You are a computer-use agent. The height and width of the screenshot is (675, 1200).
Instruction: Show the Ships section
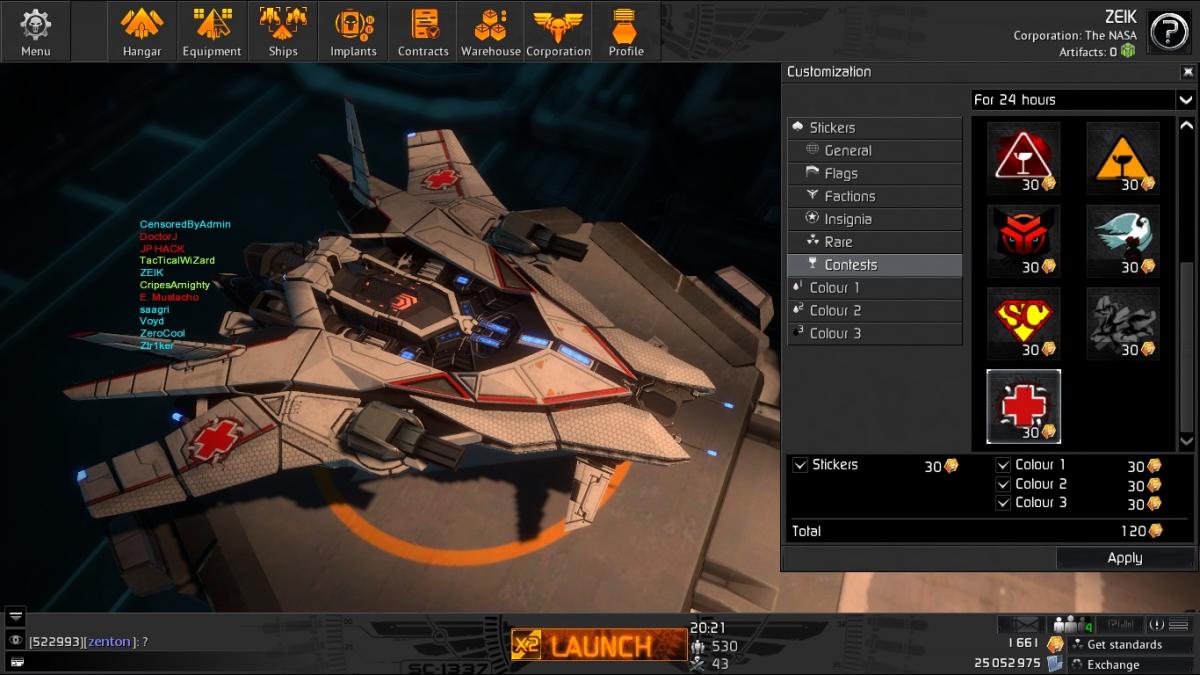(283, 31)
